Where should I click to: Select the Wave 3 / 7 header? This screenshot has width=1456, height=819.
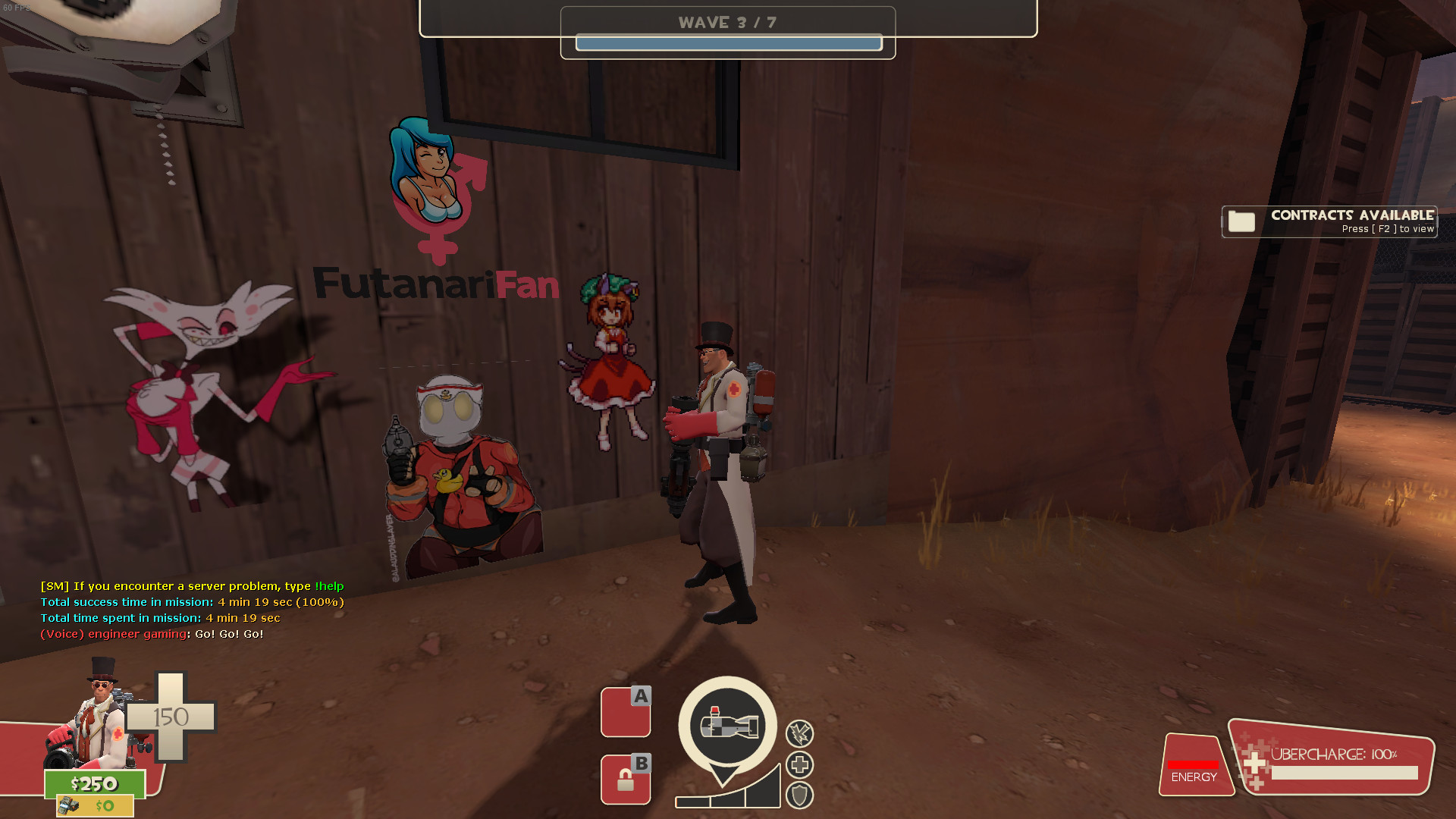coord(729,22)
